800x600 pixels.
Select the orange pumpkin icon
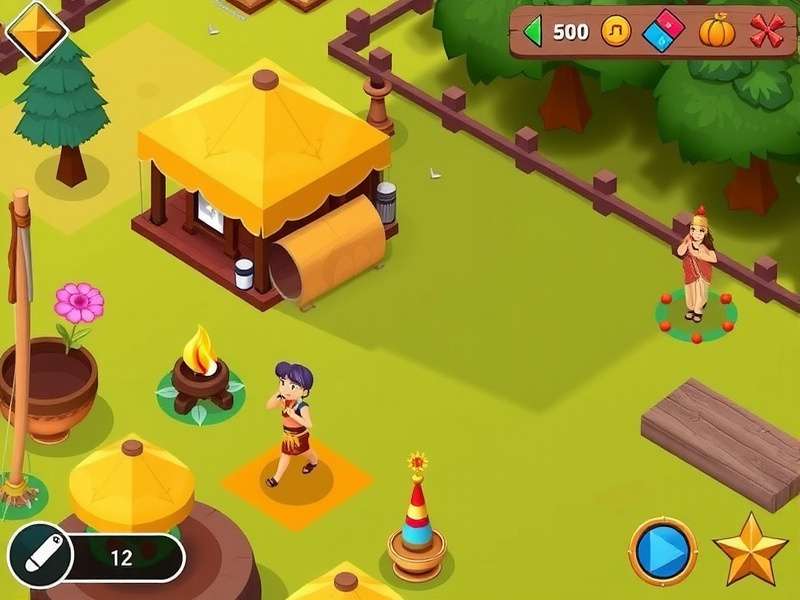pyautogui.click(x=716, y=31)
